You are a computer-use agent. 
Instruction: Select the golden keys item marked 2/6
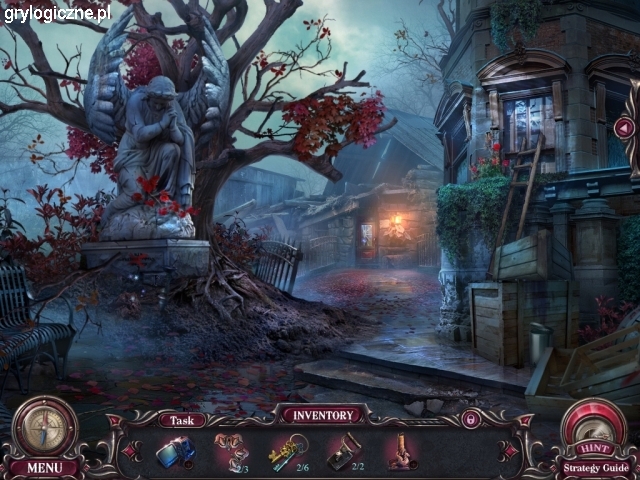click(288, 451)
